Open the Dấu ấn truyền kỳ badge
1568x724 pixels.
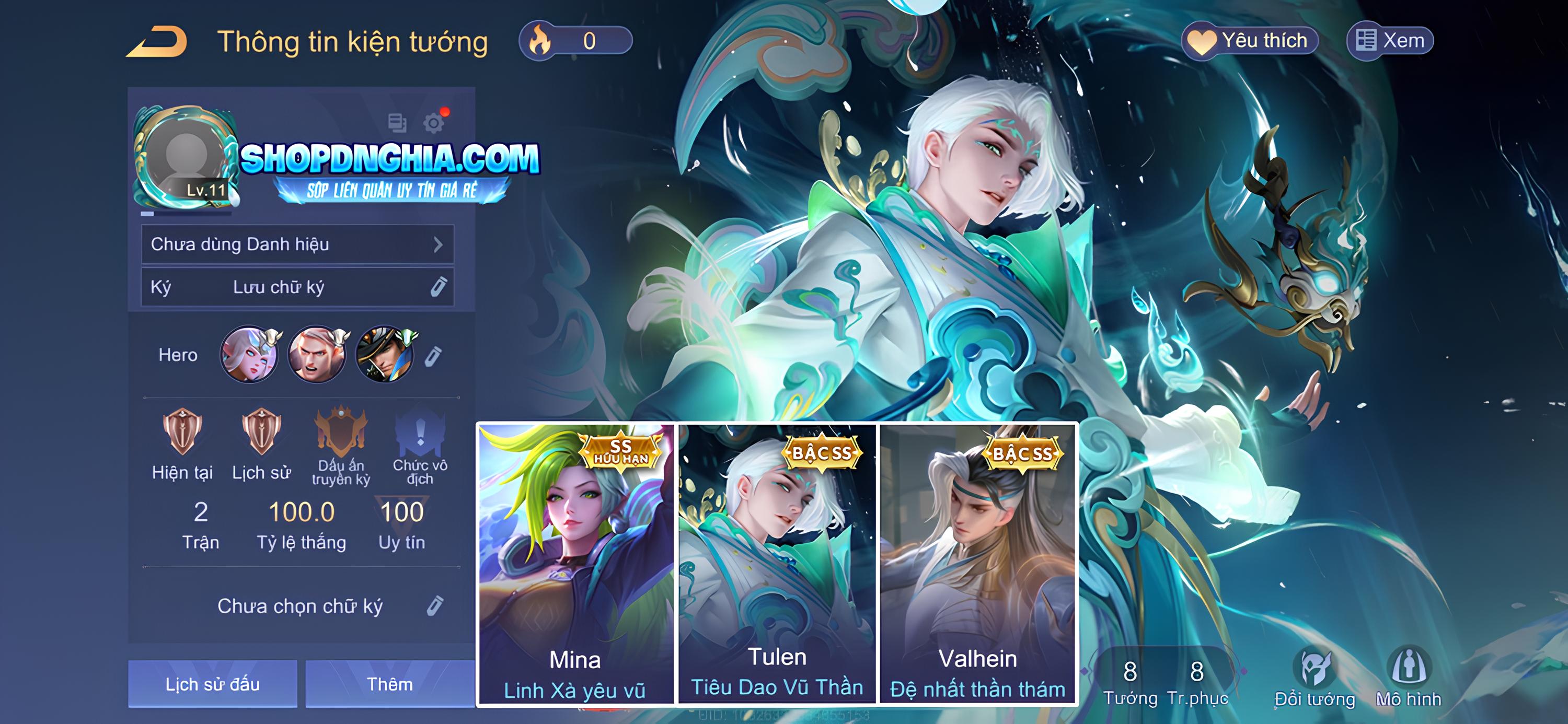click(x=341, y=445)
